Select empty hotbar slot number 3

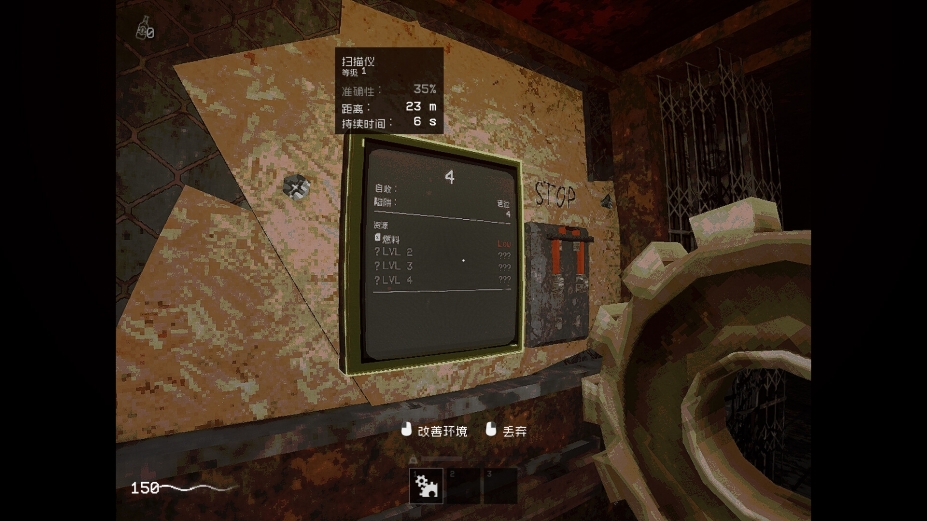[499, 485]
